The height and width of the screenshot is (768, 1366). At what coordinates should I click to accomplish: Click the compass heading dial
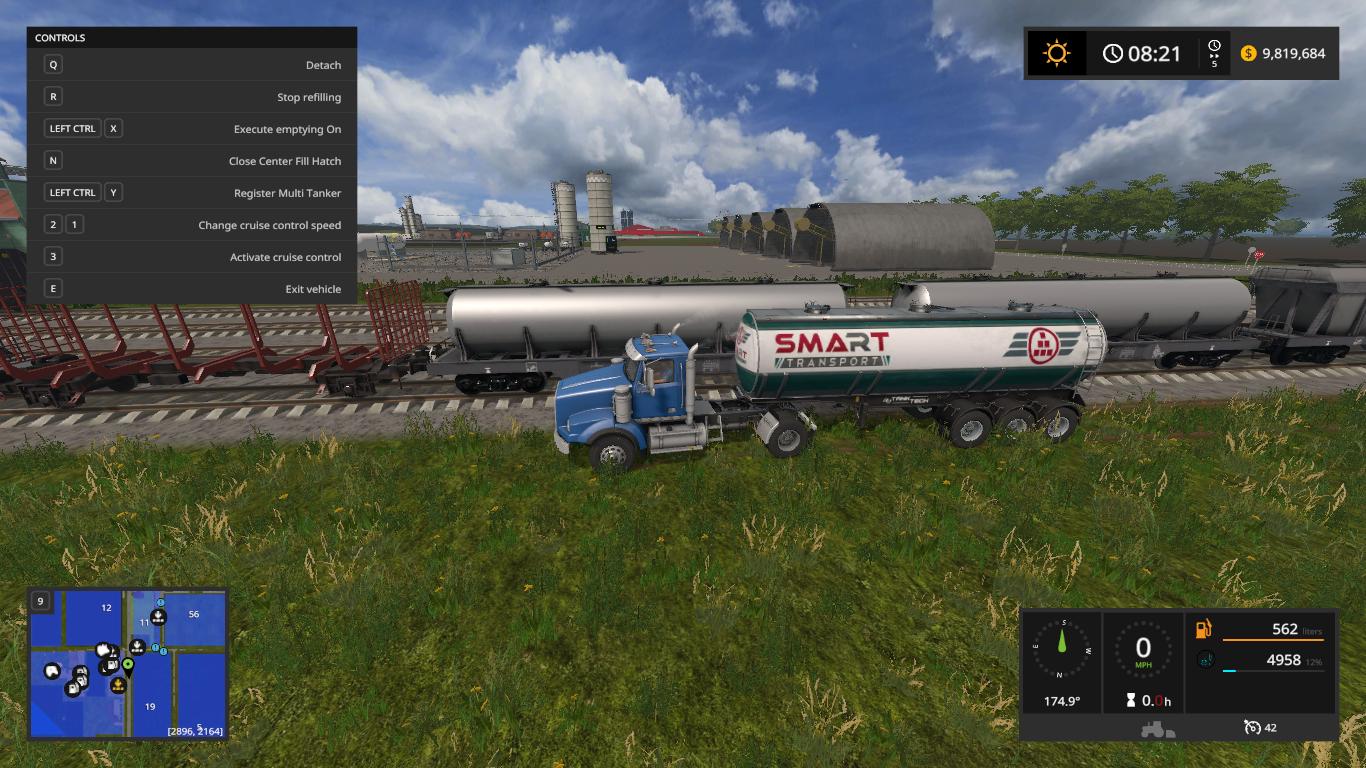(1061, 652)
